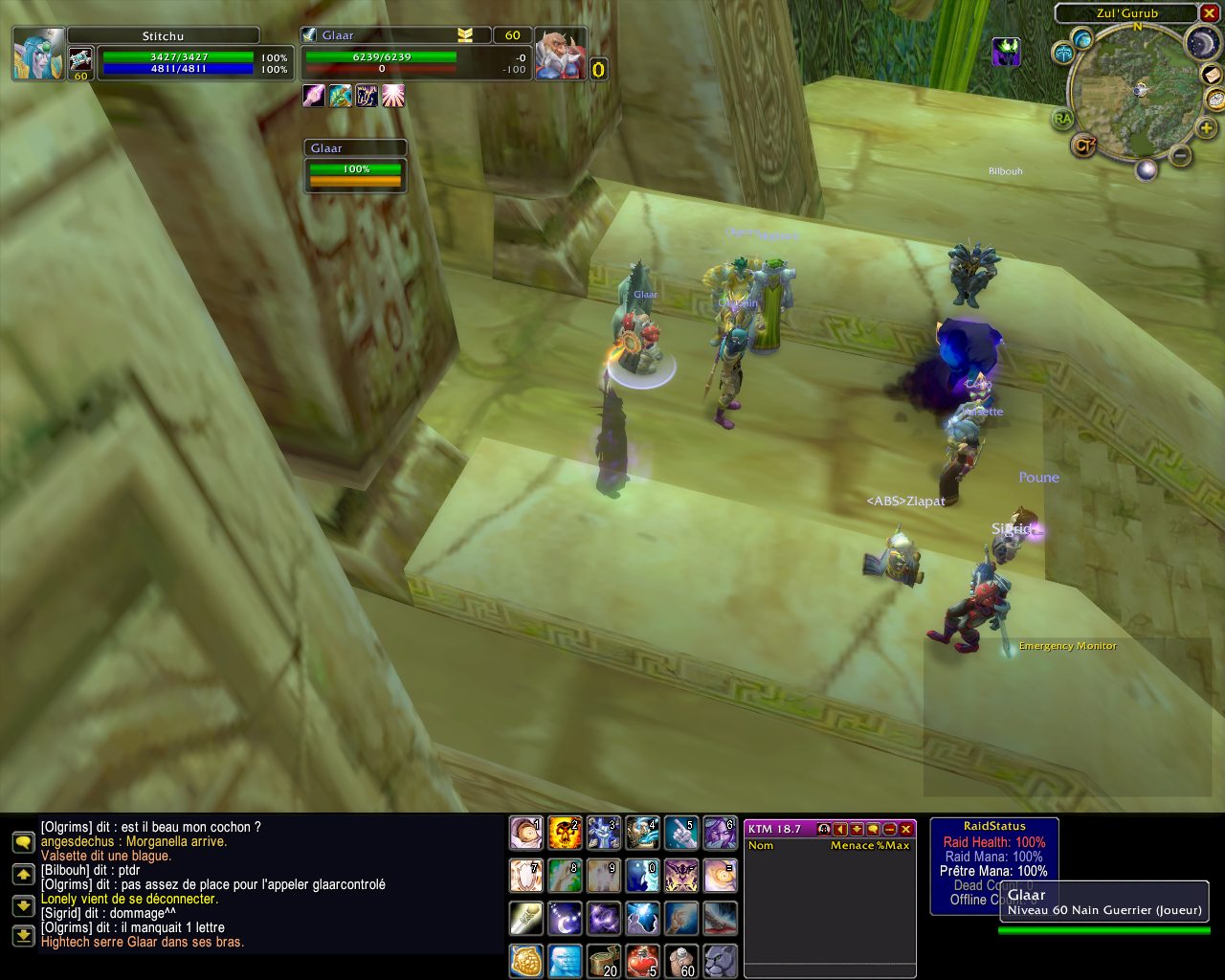Minimize the KTM threat meter window
Screen dimensions: 1225x980
(890, 829)
